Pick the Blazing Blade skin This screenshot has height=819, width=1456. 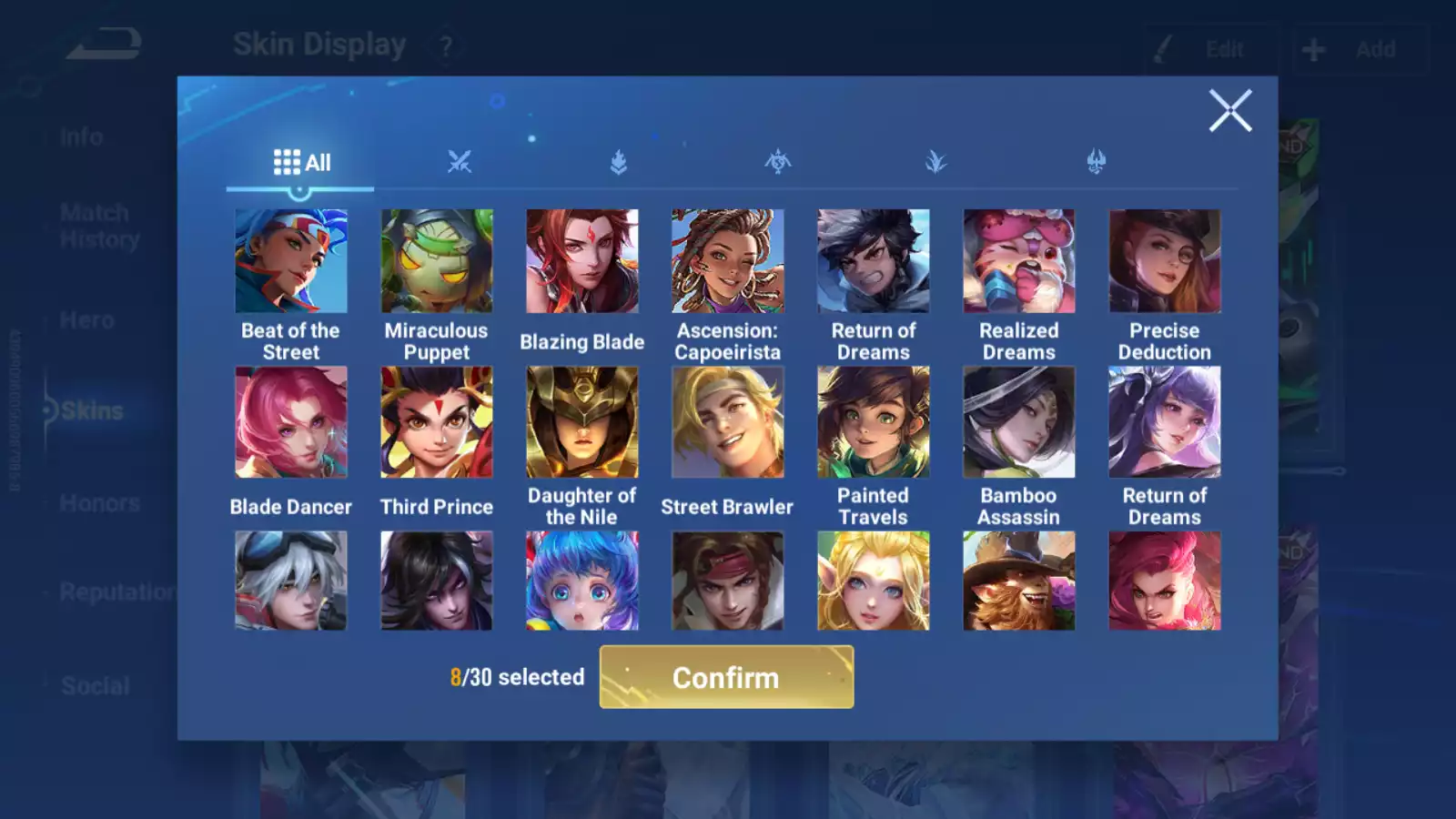coord(582,261)
